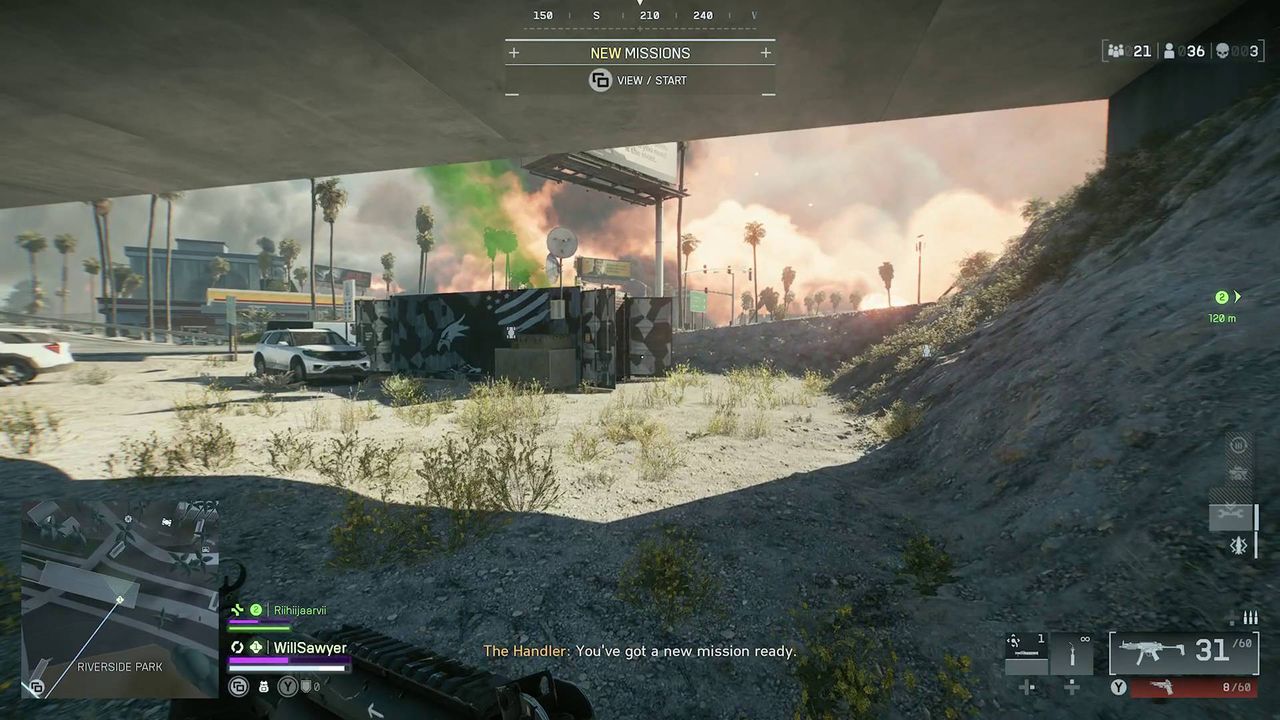Viewport: 1280px width, 720px height.
Task: Expand NEW MISSIONS with the right plus sign
Action: pyautogui.click(x=765, y=52)
